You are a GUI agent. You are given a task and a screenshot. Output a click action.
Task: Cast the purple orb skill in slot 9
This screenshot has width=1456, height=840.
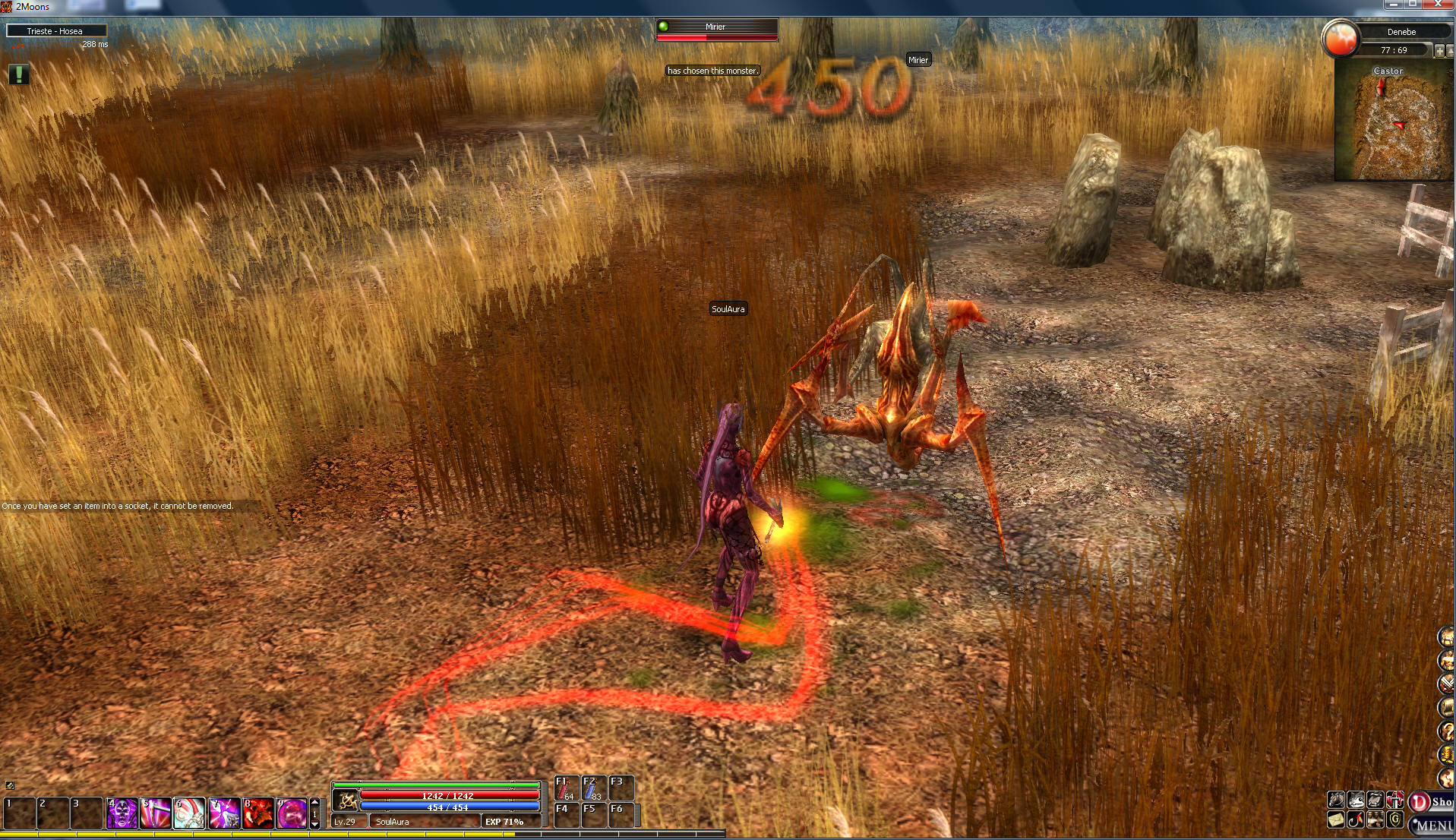coord(292,813)
